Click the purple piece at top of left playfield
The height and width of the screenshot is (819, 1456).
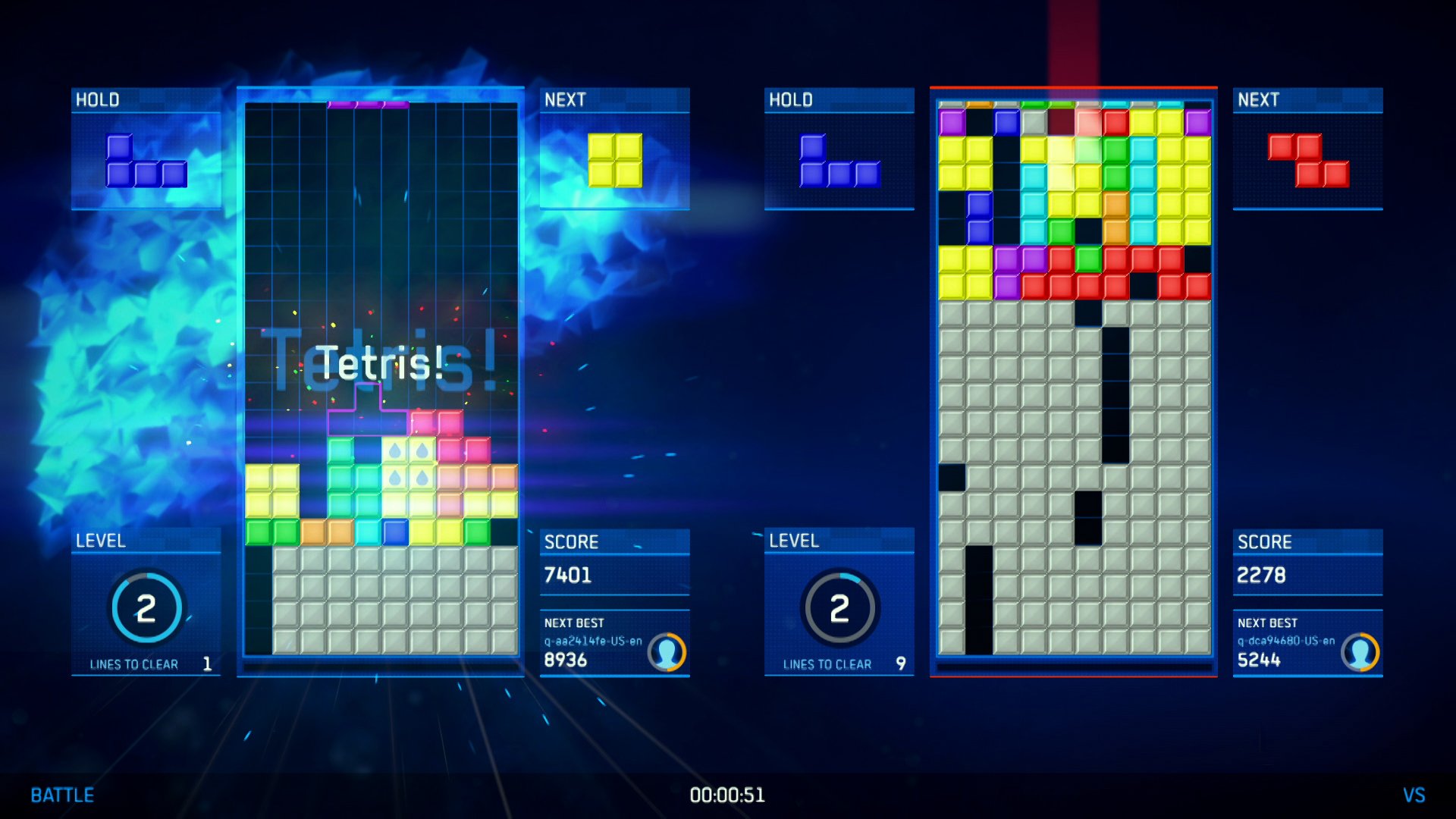point(366,105)
